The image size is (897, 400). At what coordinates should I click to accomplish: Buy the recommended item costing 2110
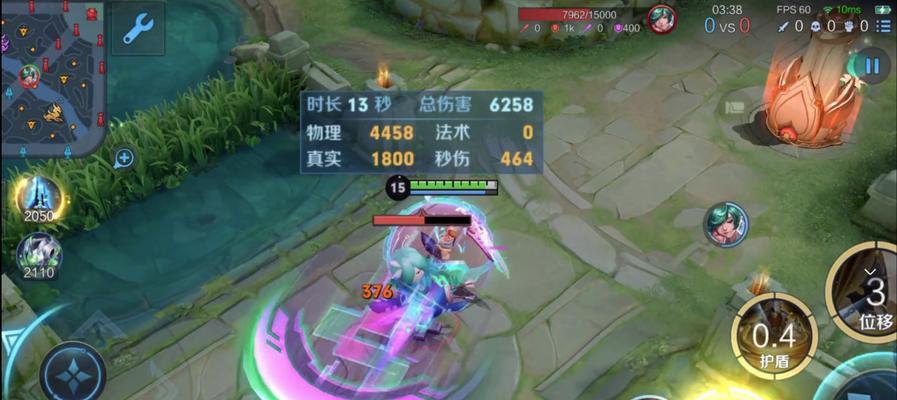tap(38, 255)
